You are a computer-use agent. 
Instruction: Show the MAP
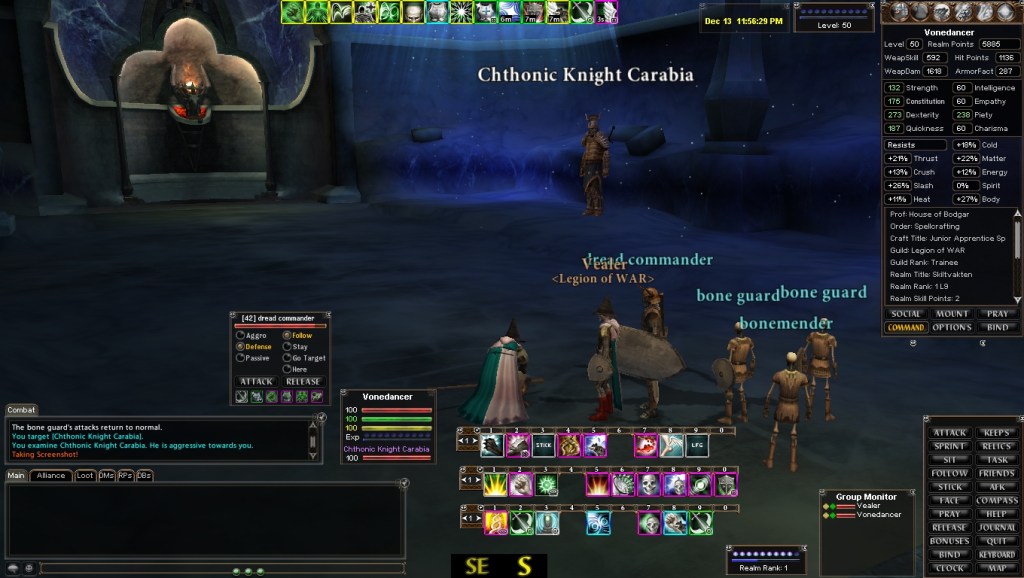(x=996, y=568)
